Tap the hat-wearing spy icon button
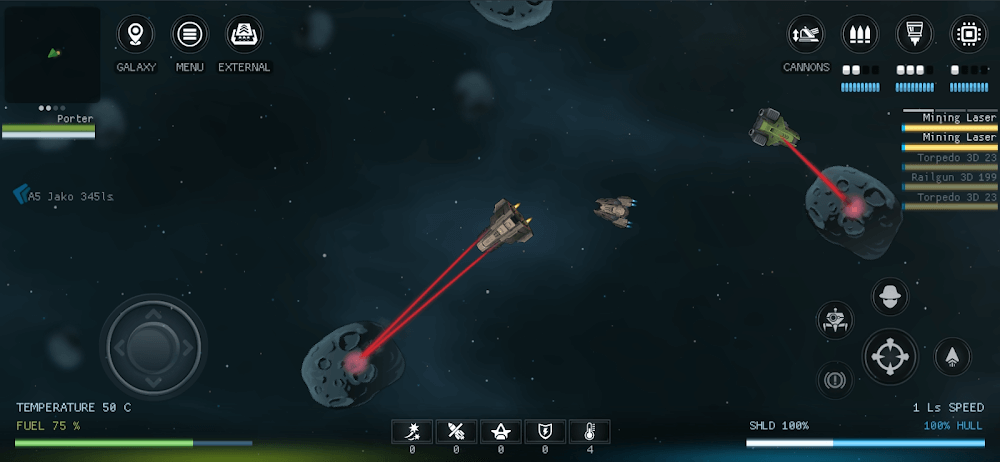 click(x=890, y=296)
